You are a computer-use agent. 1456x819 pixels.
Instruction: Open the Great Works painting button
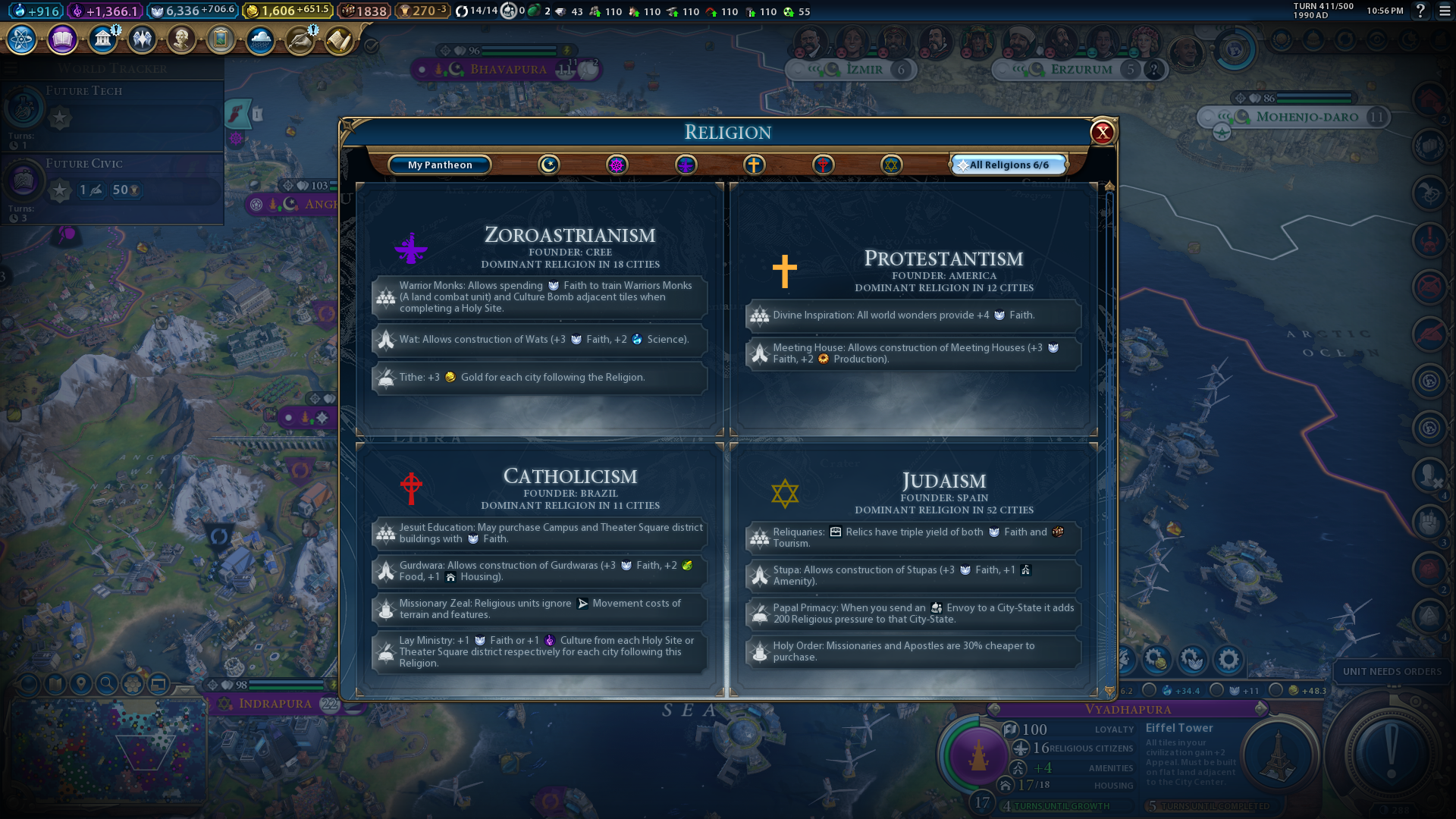pos(221,39)
